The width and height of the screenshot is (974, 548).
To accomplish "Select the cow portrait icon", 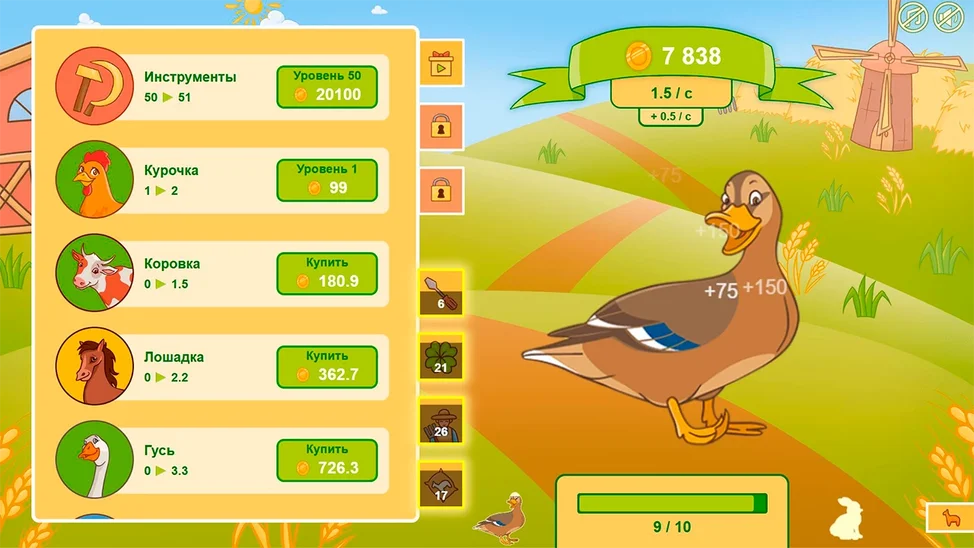I will click(94, 273).
